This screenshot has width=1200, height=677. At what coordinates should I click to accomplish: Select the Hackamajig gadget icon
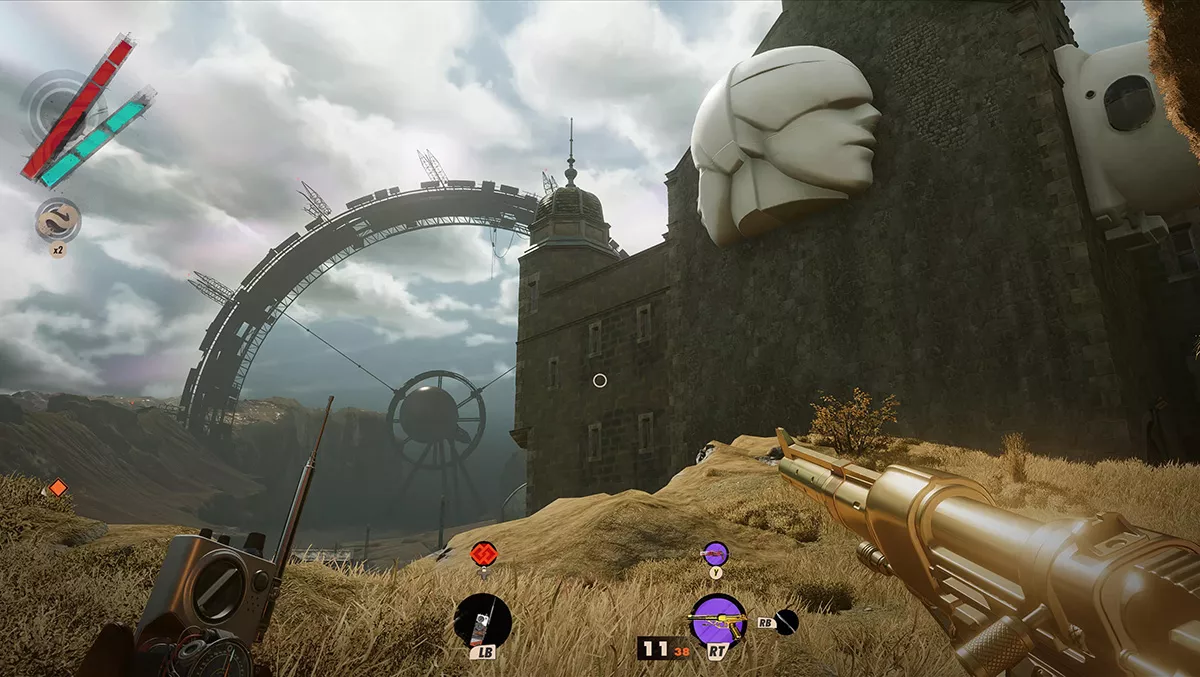[x=482, y=620]
